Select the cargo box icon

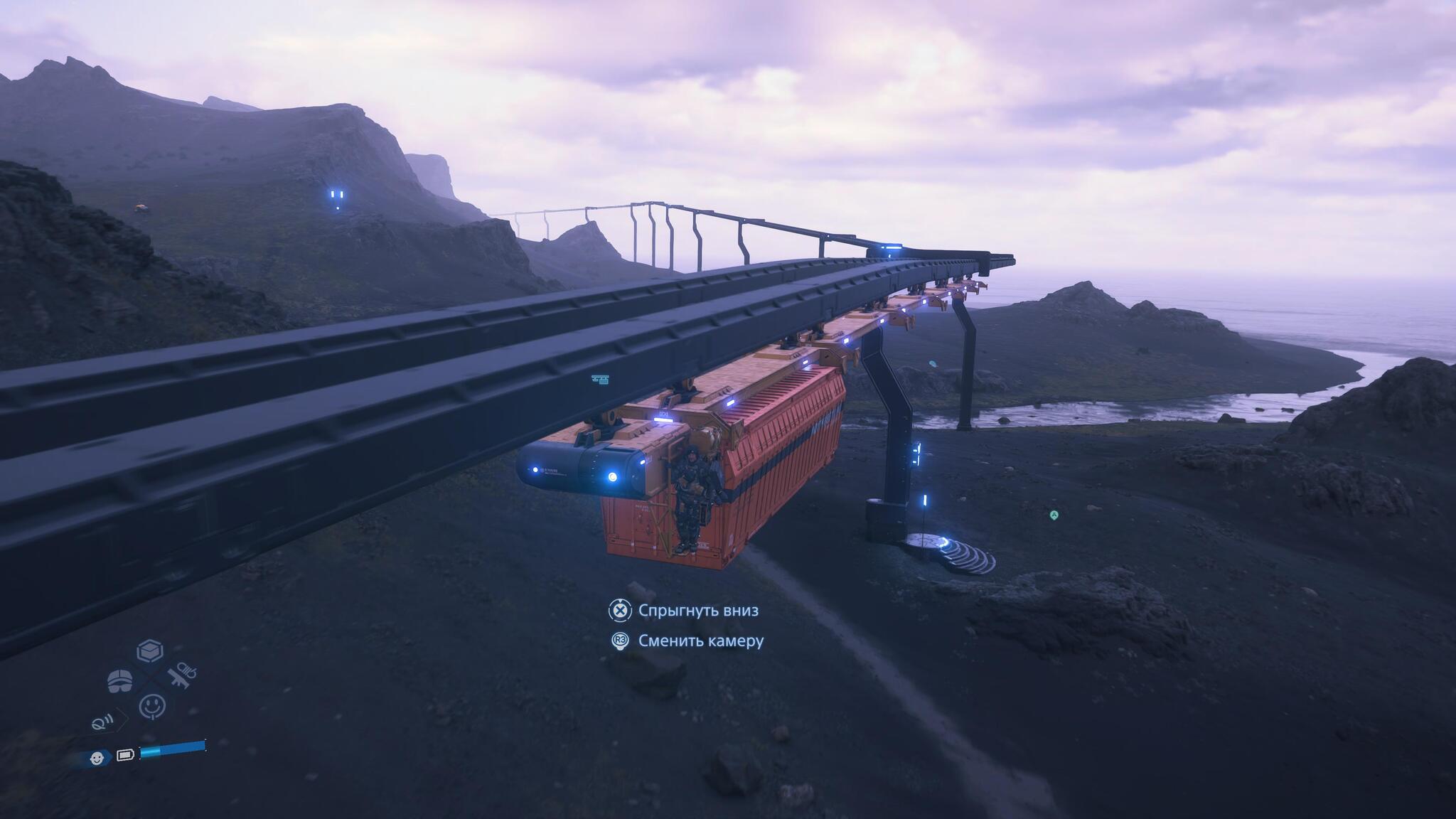(150, 651)
